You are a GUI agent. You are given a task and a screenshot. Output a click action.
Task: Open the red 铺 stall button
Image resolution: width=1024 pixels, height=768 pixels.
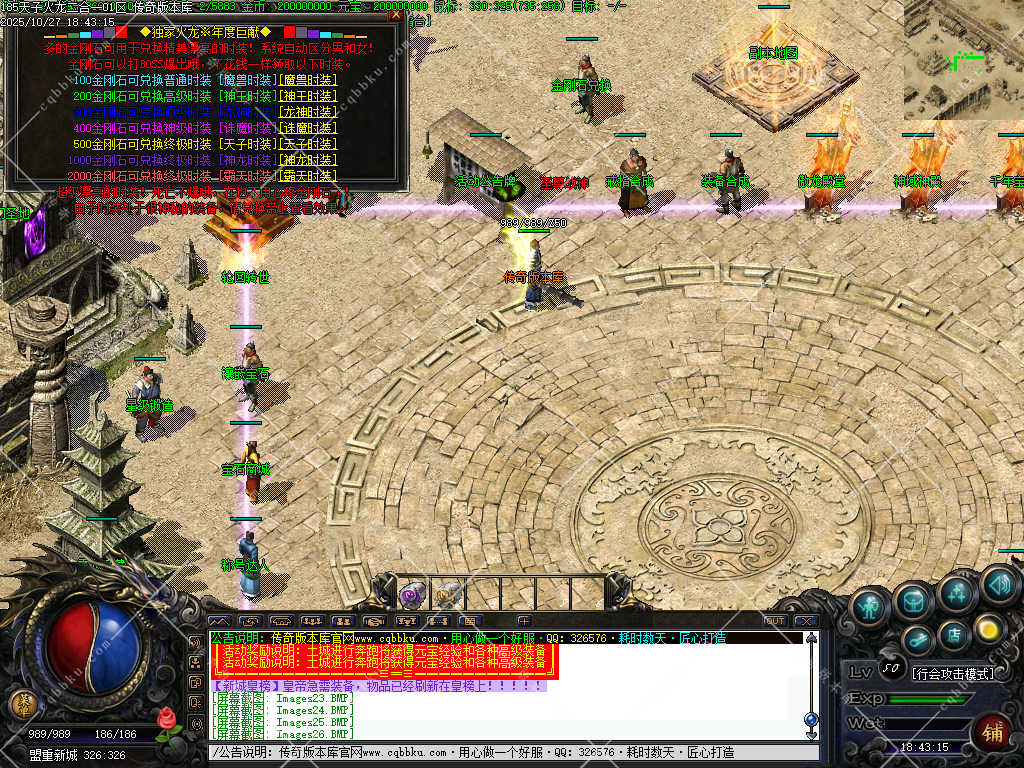click(992, 732)
